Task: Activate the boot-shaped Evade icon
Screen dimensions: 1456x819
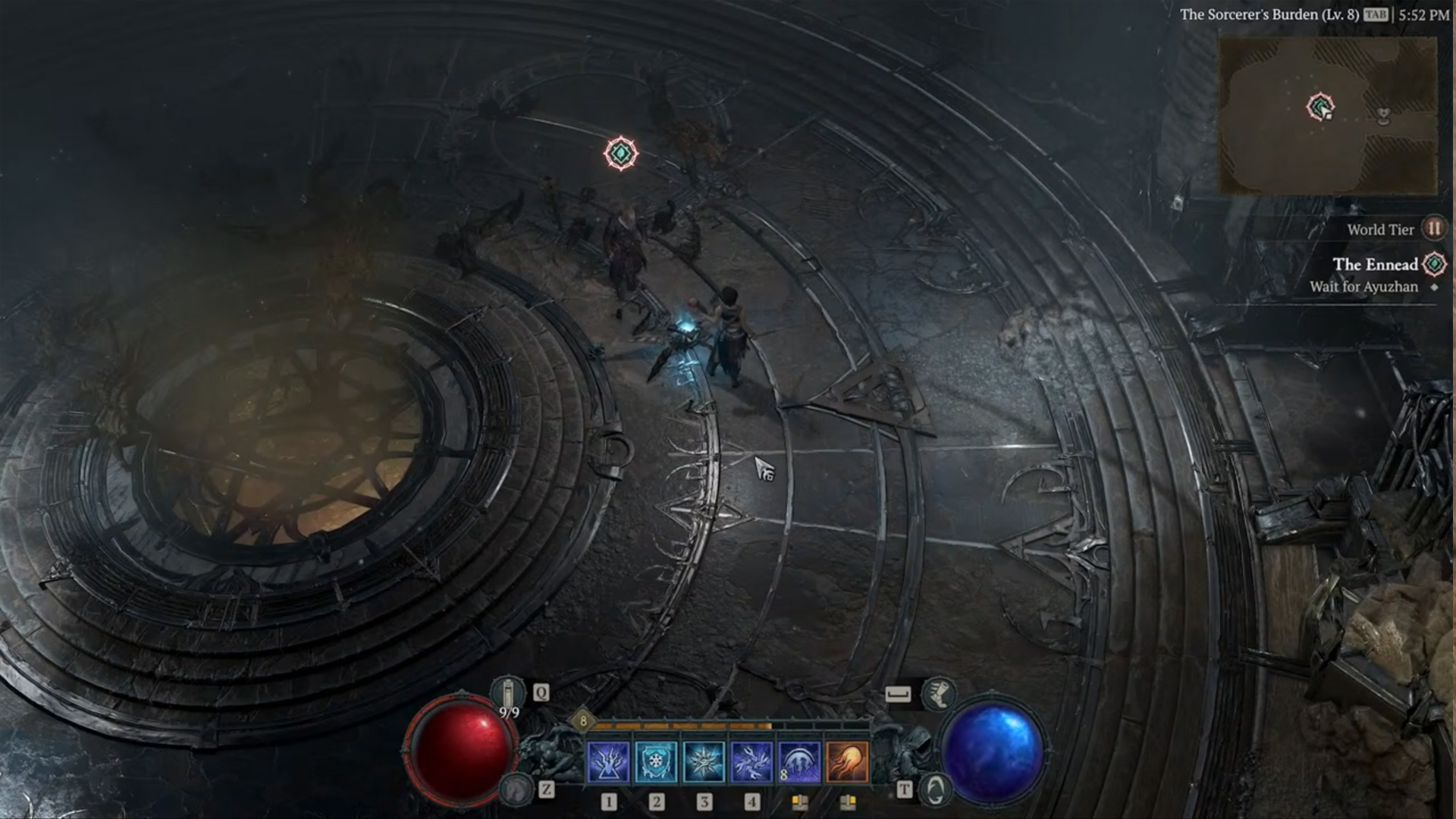Action: (x=938, y=693)
